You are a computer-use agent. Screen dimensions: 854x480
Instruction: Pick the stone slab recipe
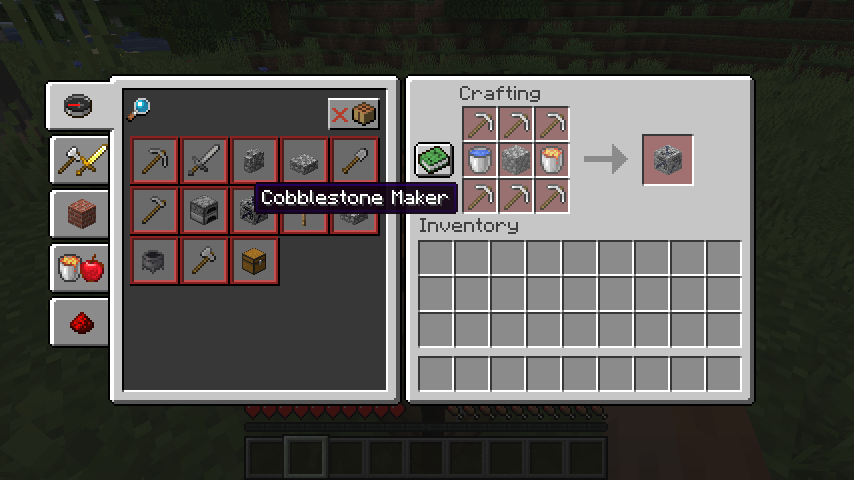pos(305,161)
